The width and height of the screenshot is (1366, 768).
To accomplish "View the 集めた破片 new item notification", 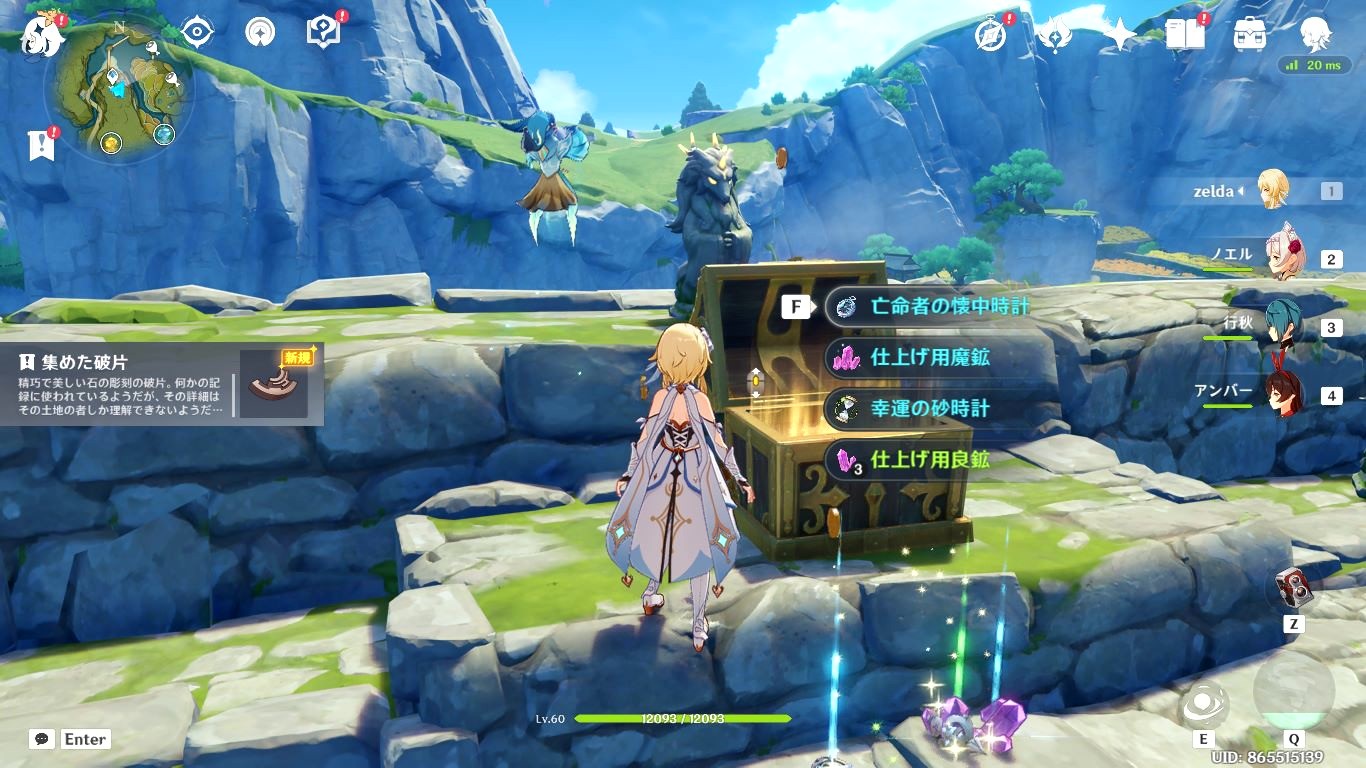I will coord(162,384).
